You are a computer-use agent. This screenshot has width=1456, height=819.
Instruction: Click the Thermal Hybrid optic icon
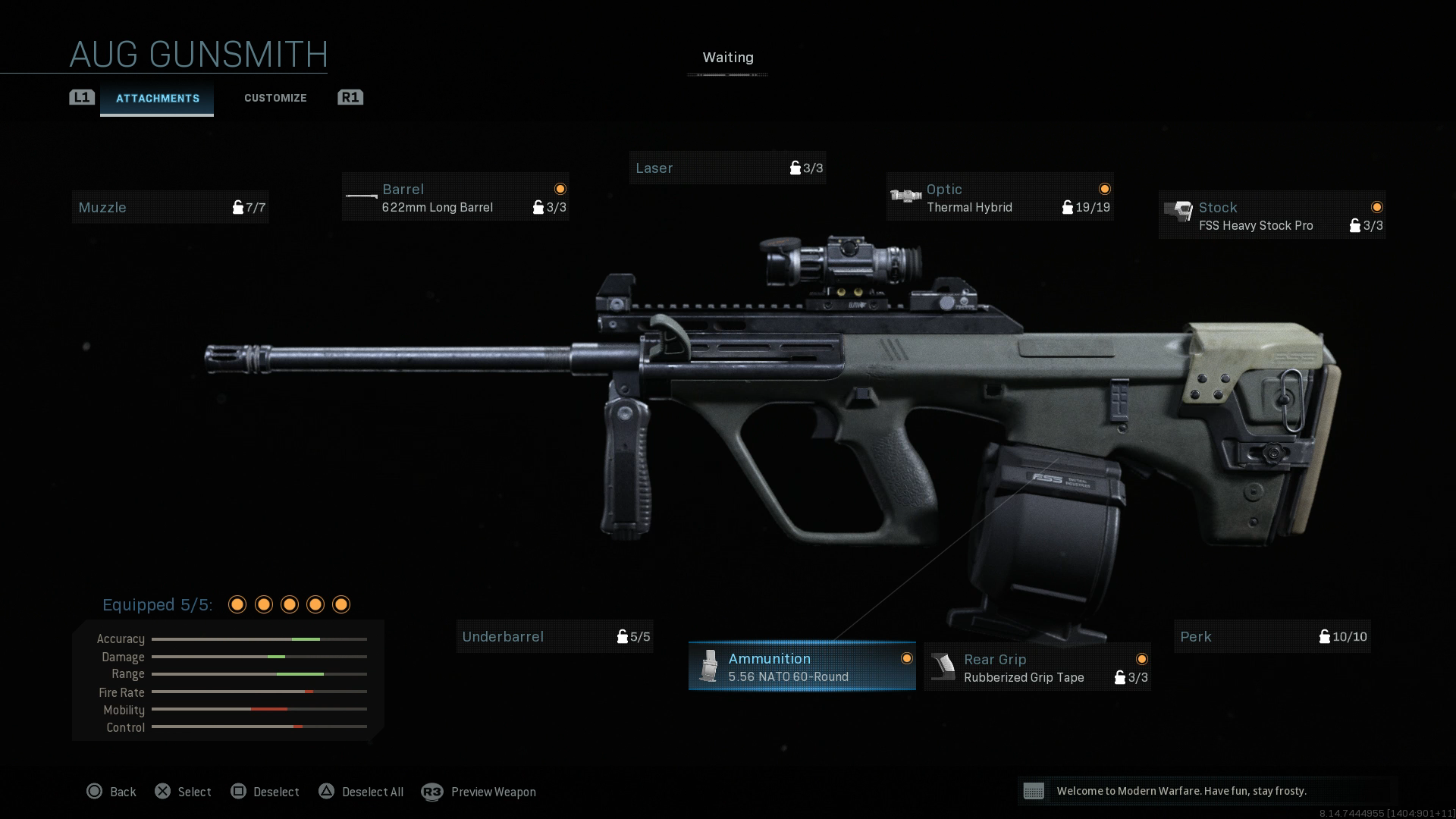pos(905,195)
